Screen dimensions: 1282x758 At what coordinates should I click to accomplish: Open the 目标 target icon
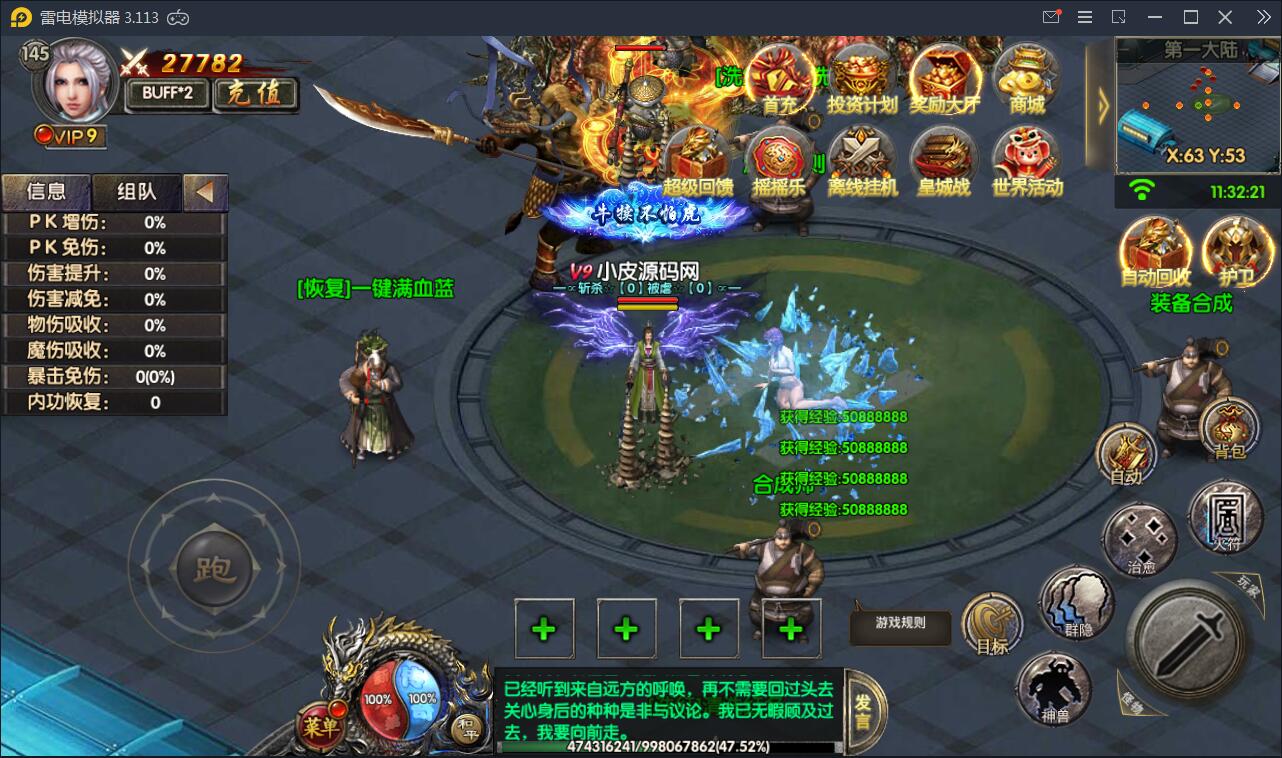point(991,620)
